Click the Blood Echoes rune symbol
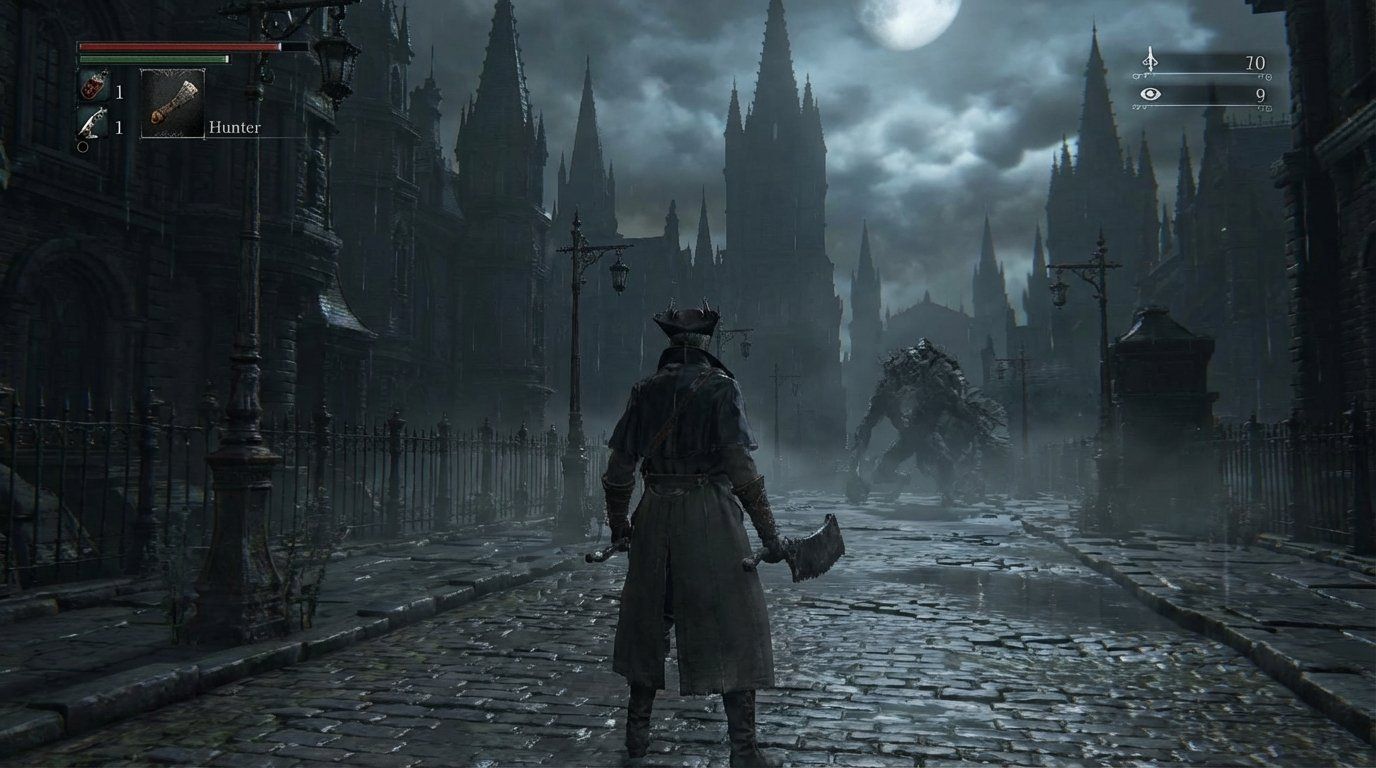The image size is (1376, 768). click(1152, 60)
